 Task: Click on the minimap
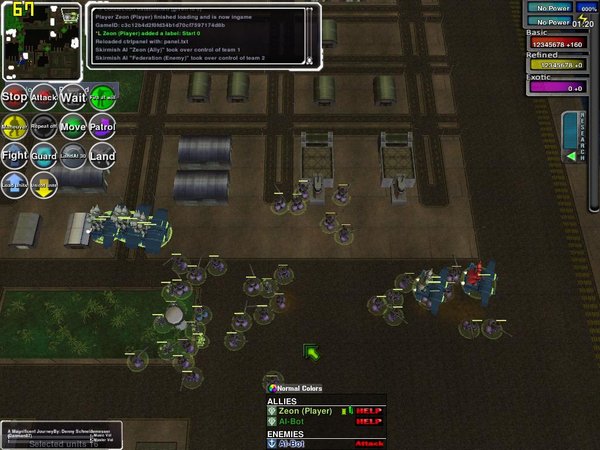[x=41, y=41]
